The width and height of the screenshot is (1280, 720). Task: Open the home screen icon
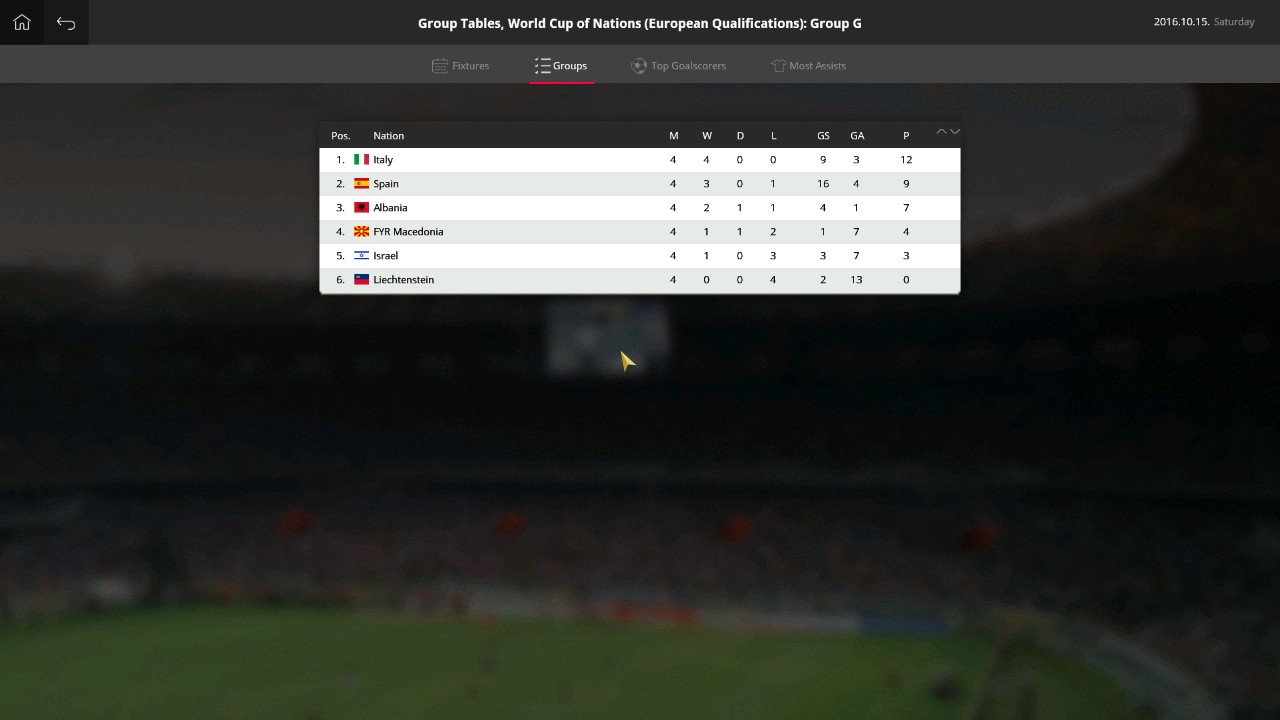[21, 22]
